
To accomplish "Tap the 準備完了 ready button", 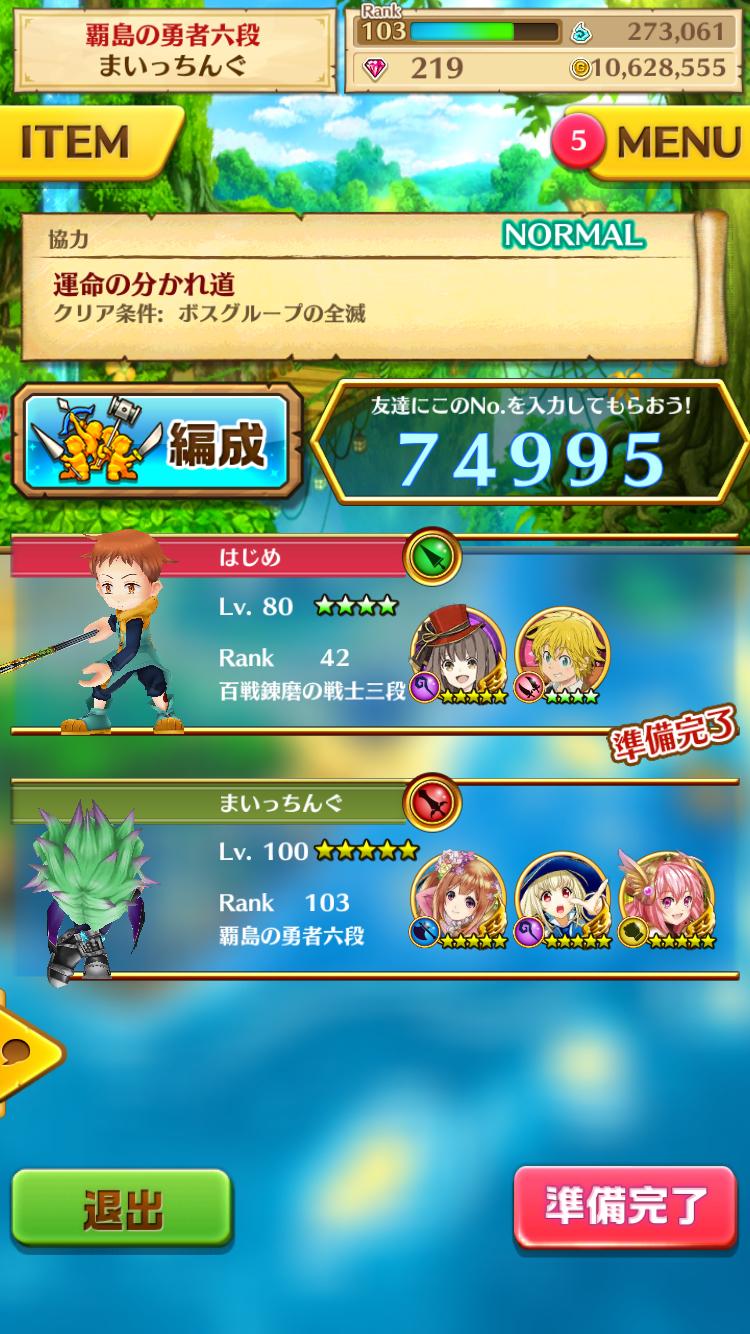I will pos(625,1207).
